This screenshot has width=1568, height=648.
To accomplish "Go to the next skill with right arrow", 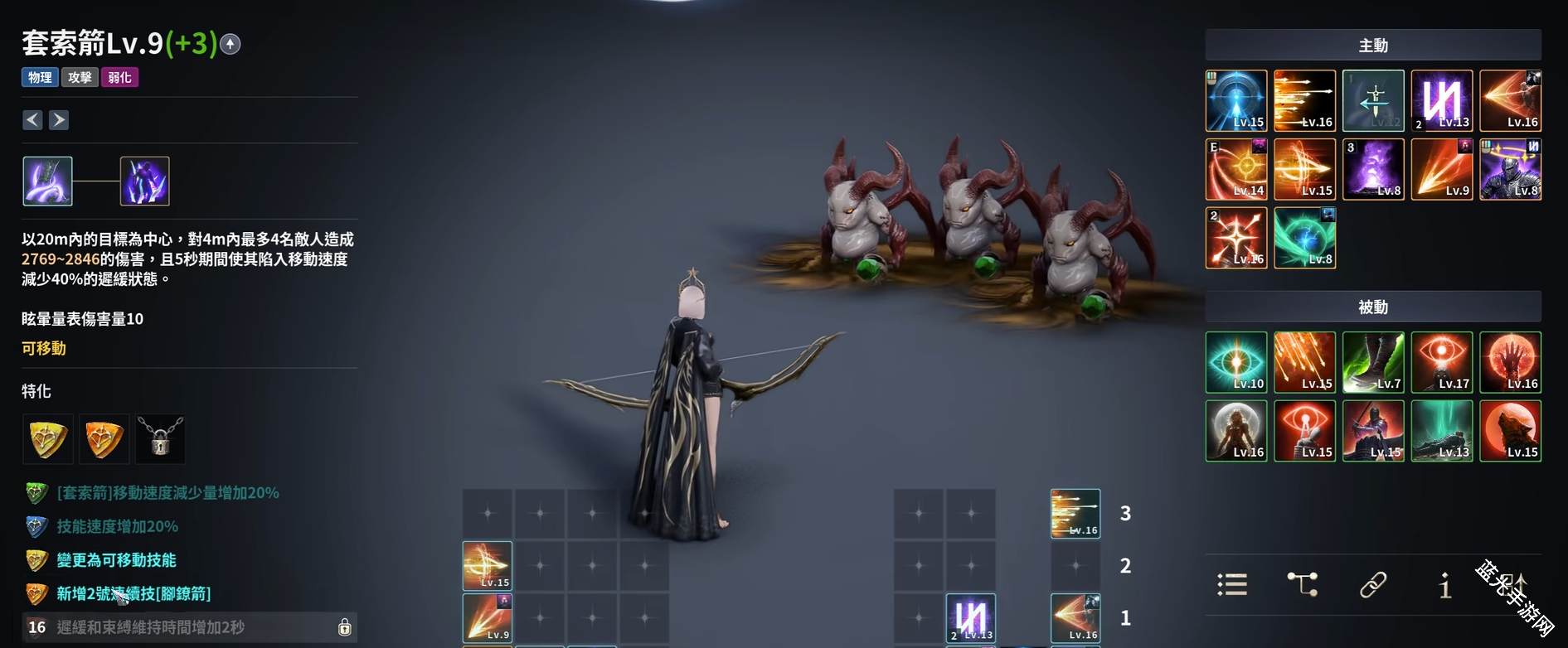I will [59, 120].
